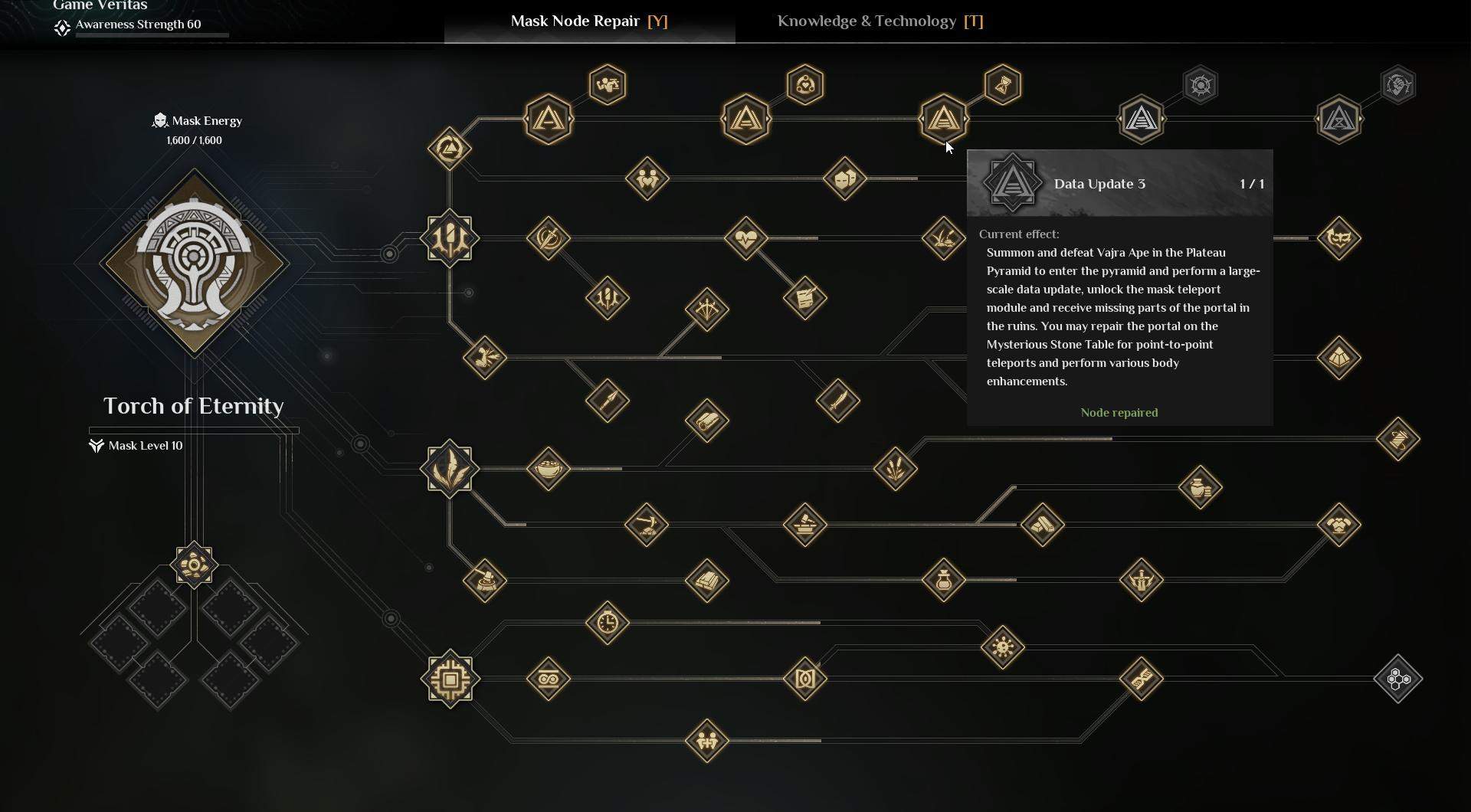This screenshot has width=1471, height=812.
Task: Open the heart node in the tree
Action: tap(746, 238)
